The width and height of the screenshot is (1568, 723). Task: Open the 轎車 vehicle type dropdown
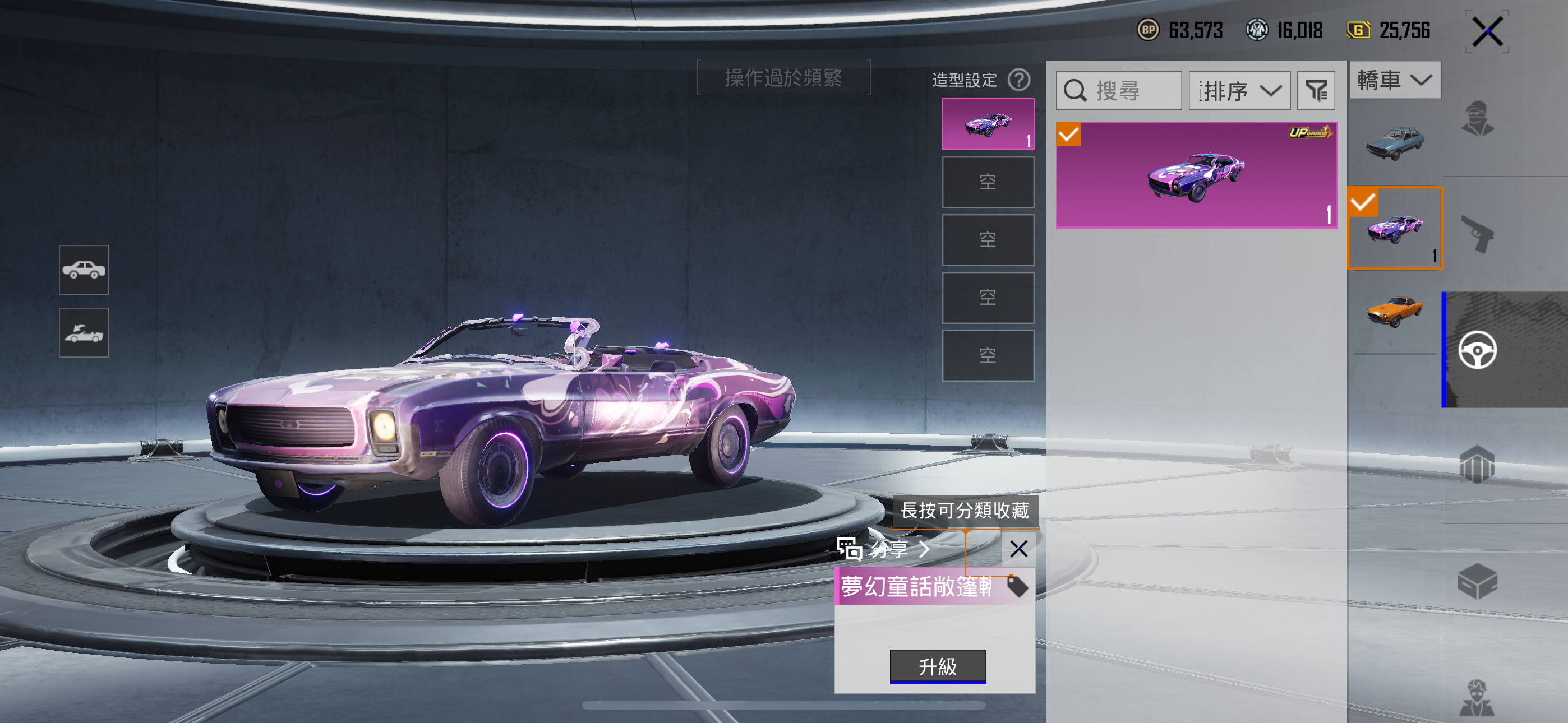point(1395,80)
